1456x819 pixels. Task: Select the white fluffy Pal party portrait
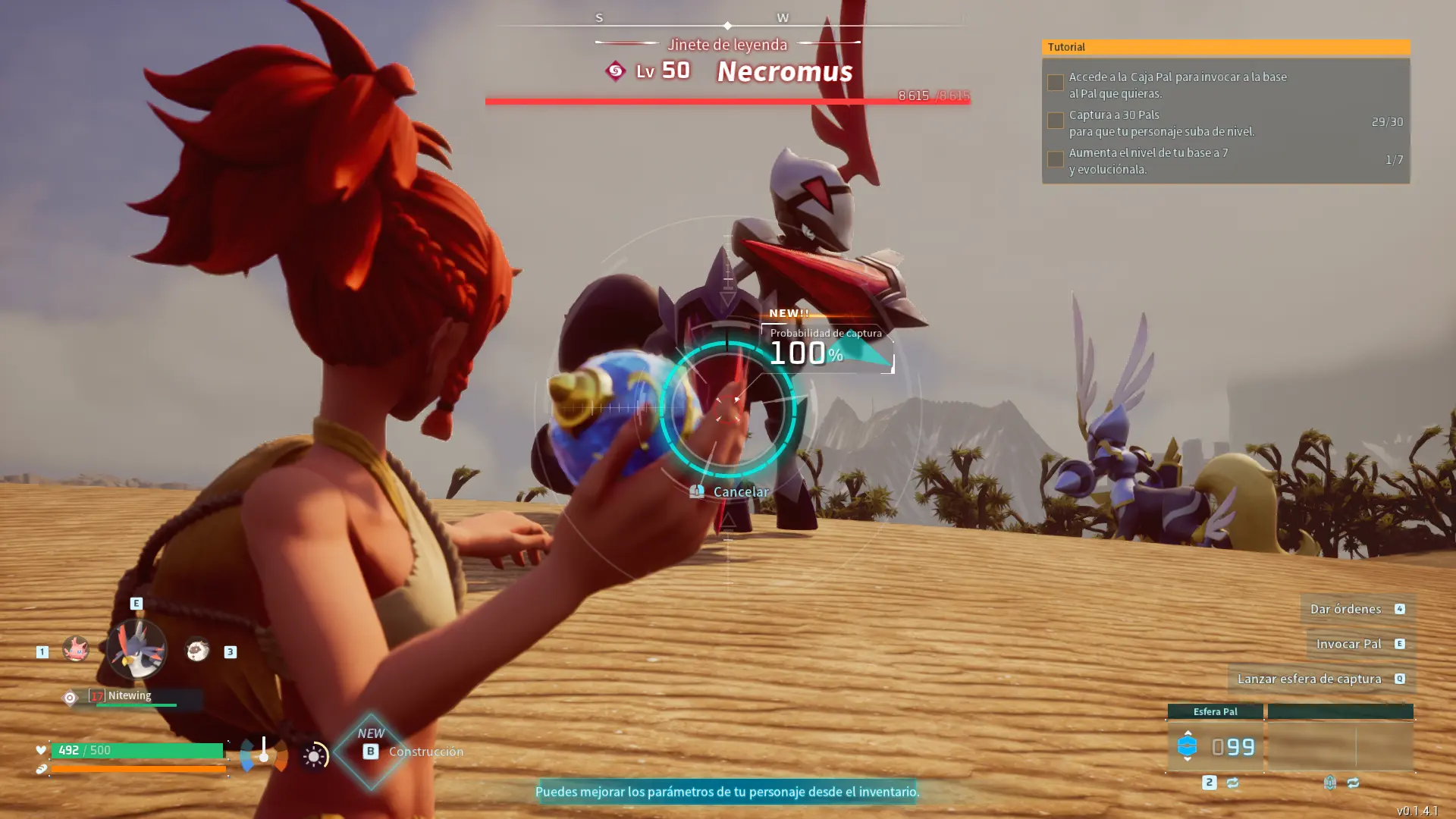(x=197, y=650)
